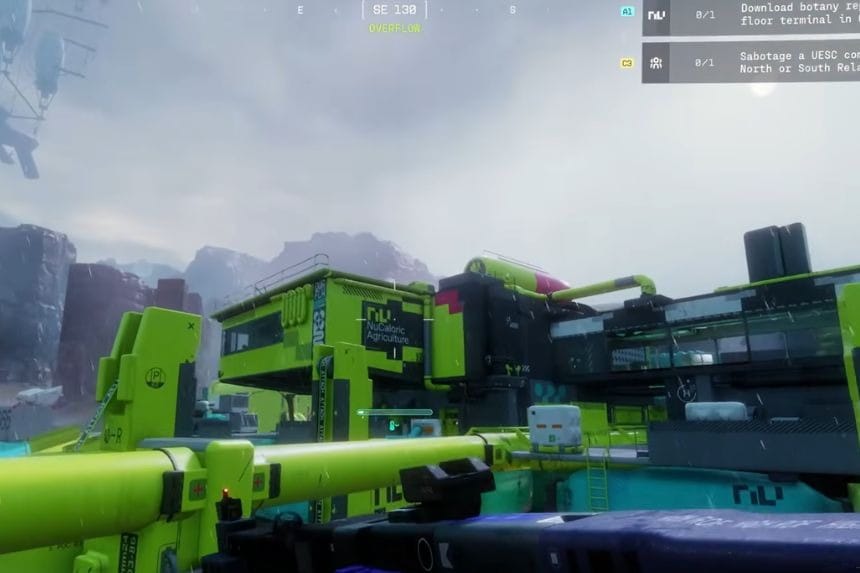
Task: Click the SE 130 compass heading
Action: 394,9
